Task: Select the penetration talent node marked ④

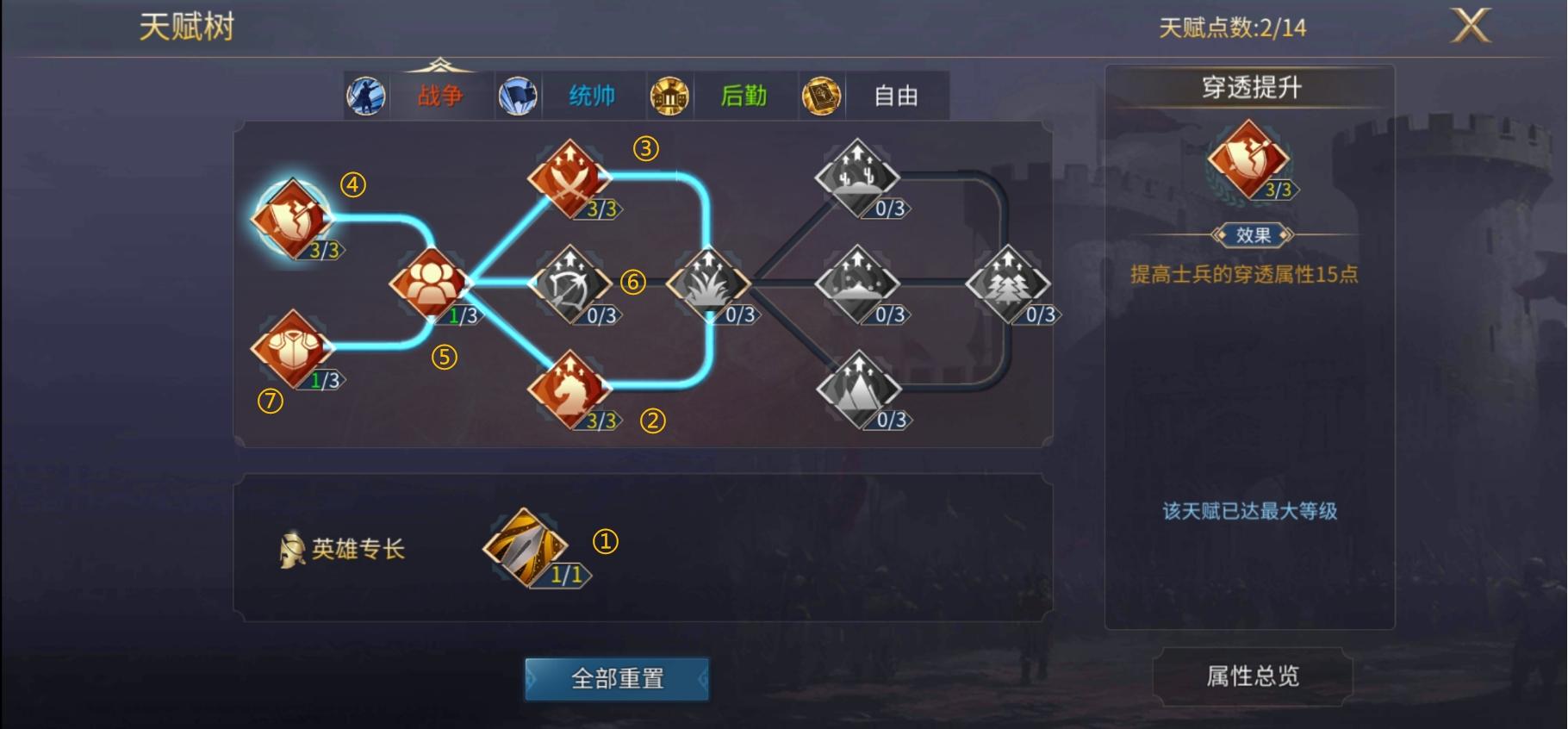Action: [x=297, y=222]
